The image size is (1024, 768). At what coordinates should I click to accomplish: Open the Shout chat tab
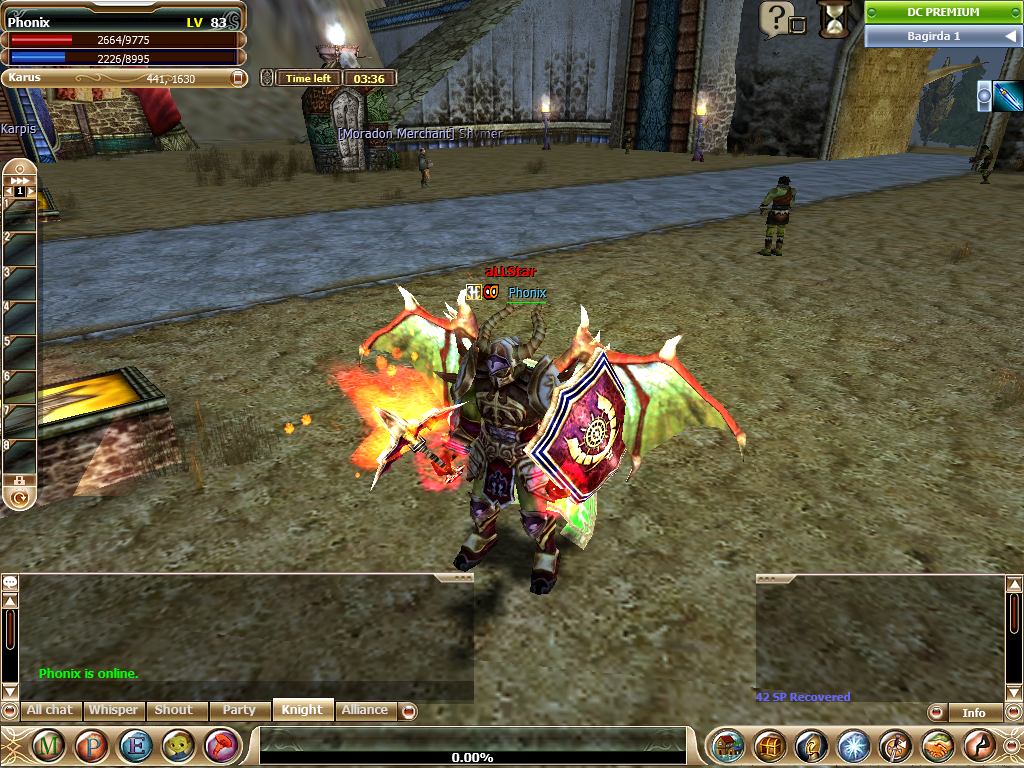174,710
